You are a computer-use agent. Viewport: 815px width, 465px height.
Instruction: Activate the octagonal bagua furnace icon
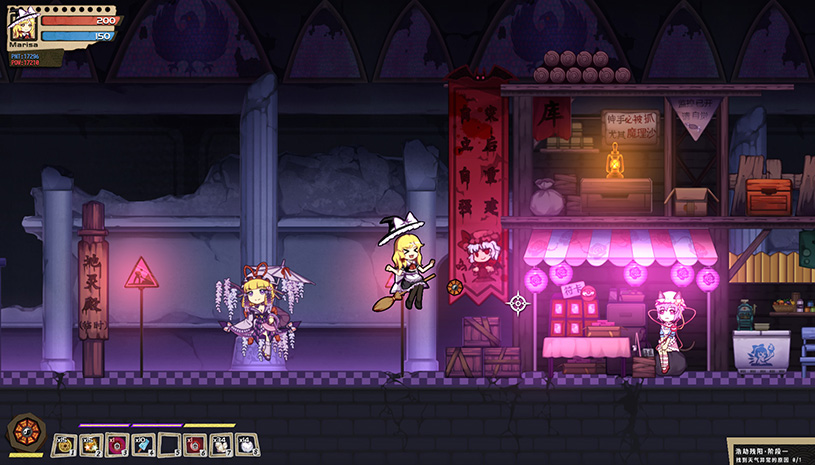pyautogui.click(x=23, y=433)
